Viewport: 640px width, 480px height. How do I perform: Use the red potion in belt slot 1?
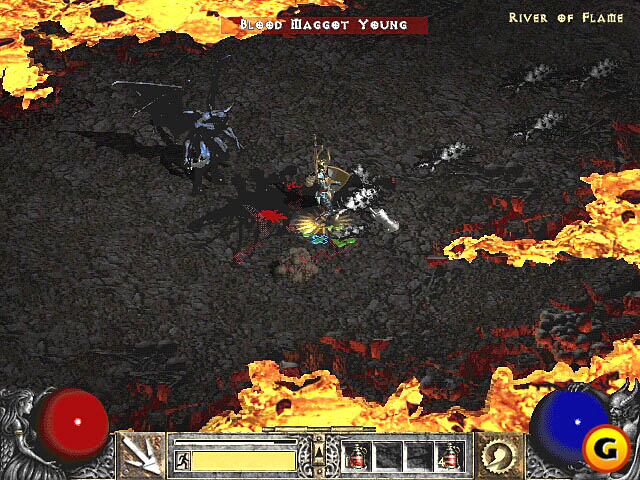click(x=355, y=456)
